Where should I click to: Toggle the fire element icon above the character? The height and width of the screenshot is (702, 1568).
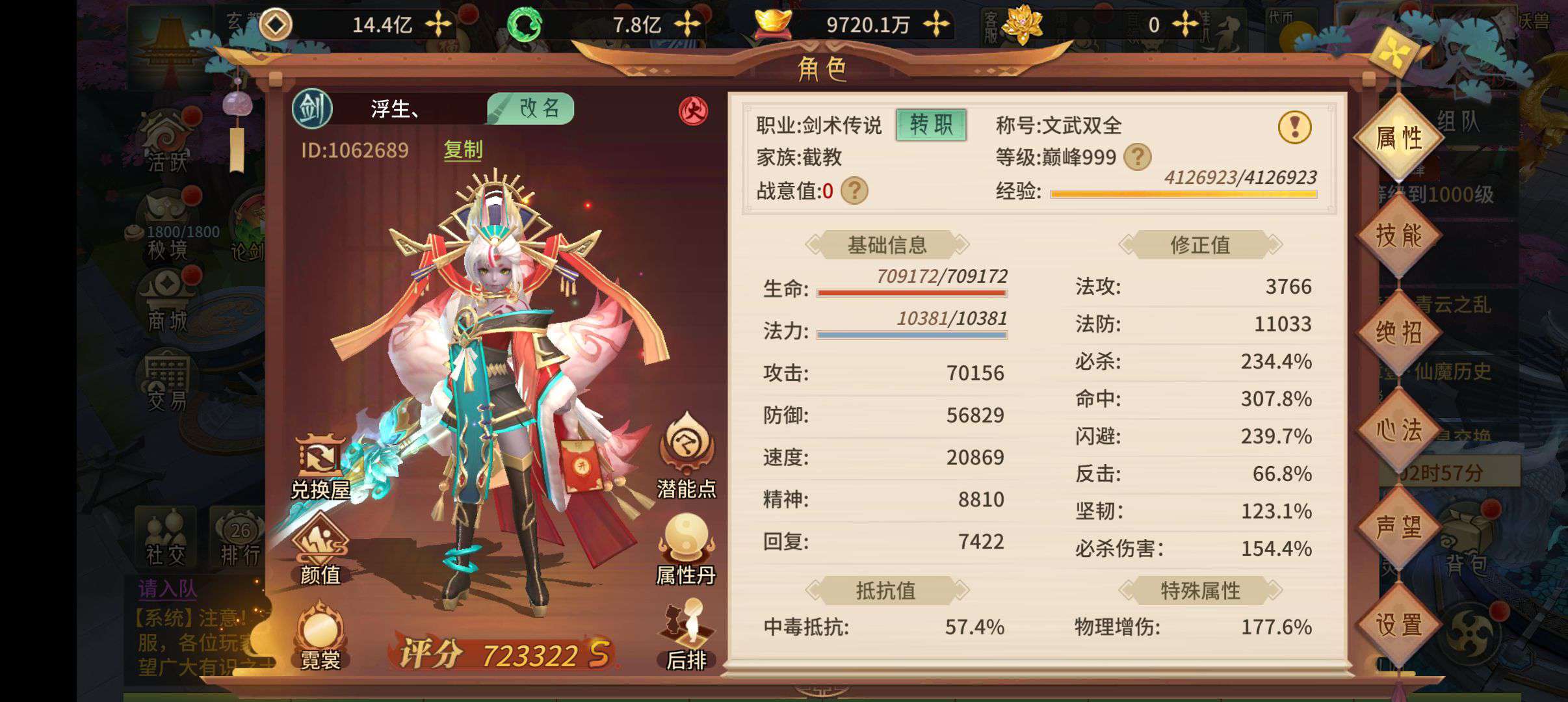(x=693, y=110)
